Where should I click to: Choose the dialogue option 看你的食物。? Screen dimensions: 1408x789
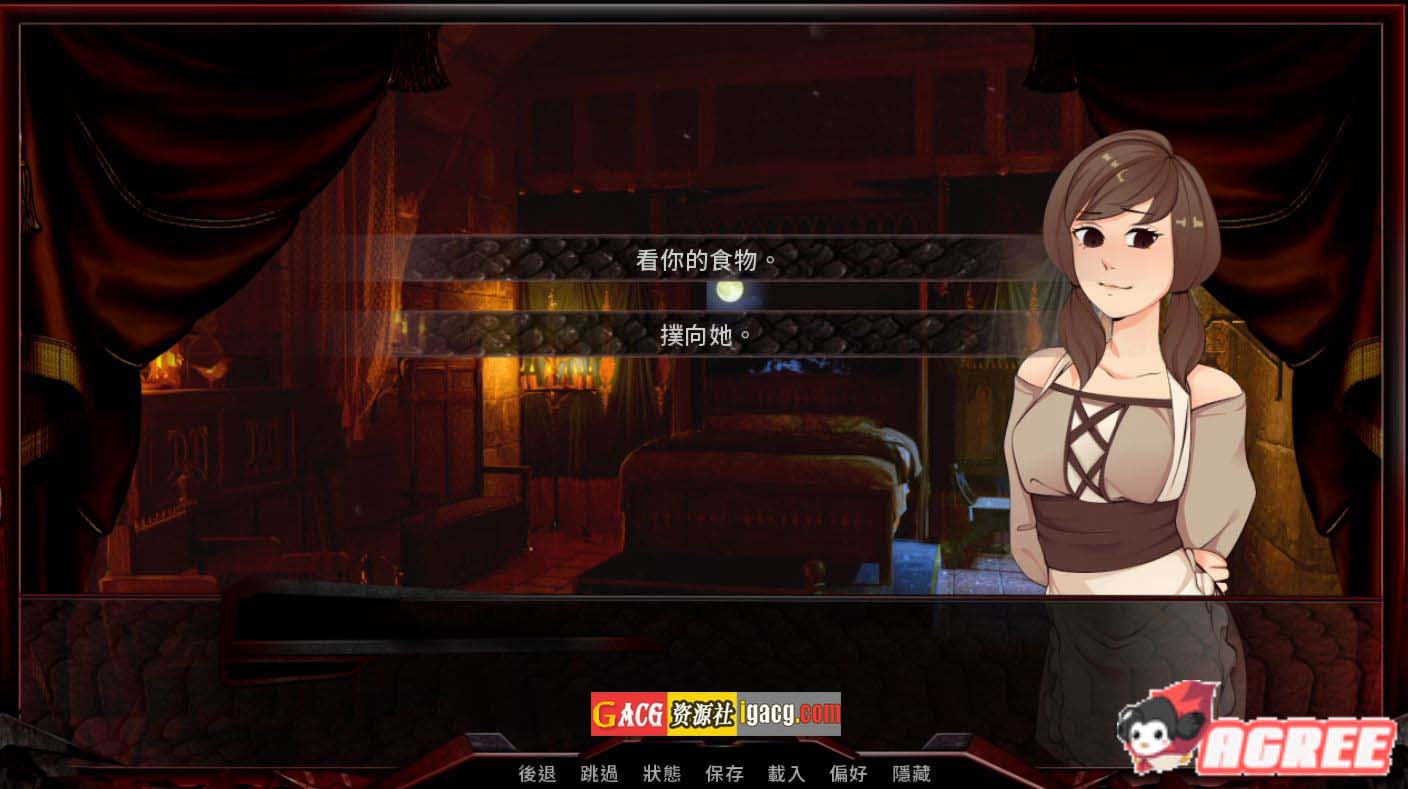pyautogui.click(x=706, y=260)
